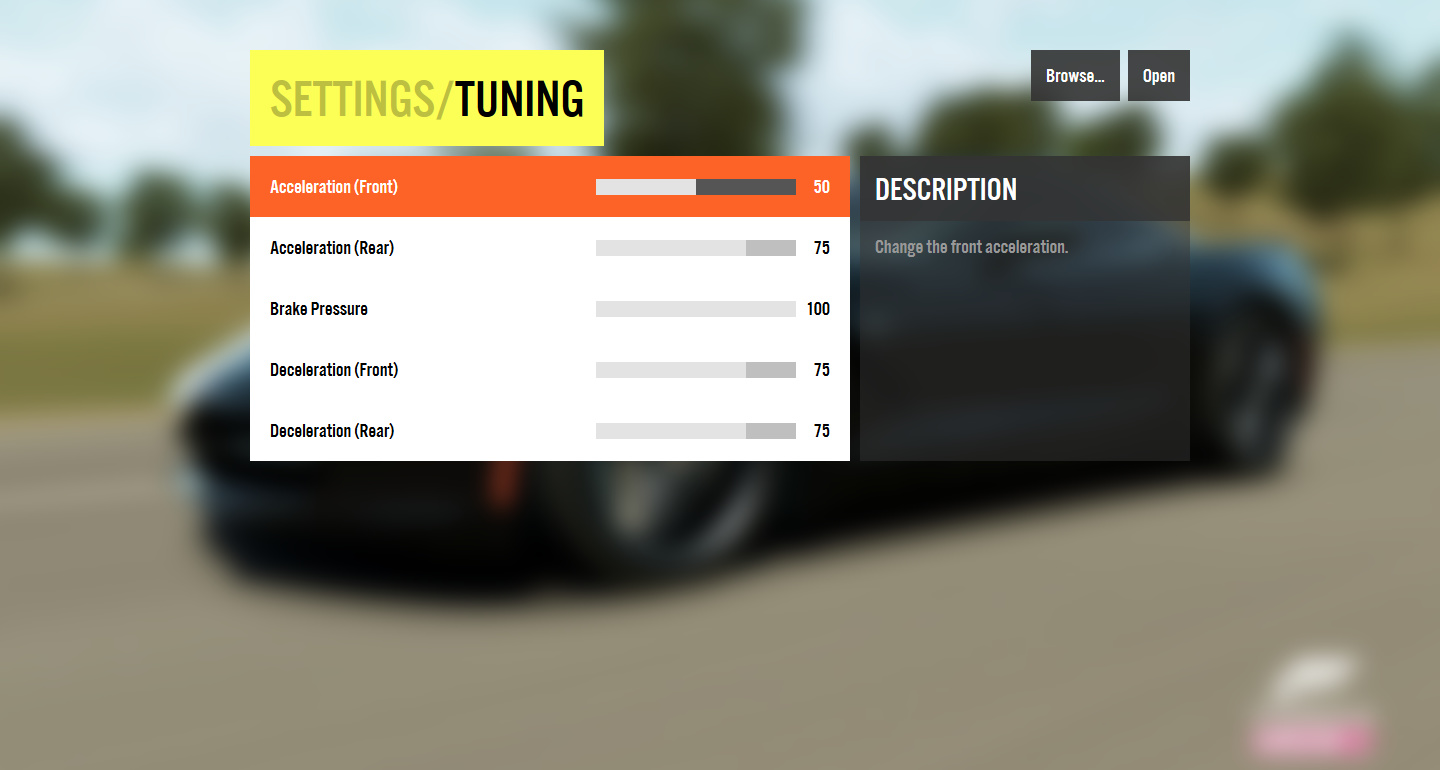Adjust the Acceleration (Front) slider bar
This screenshot has width=1440, height=770.
696,187
